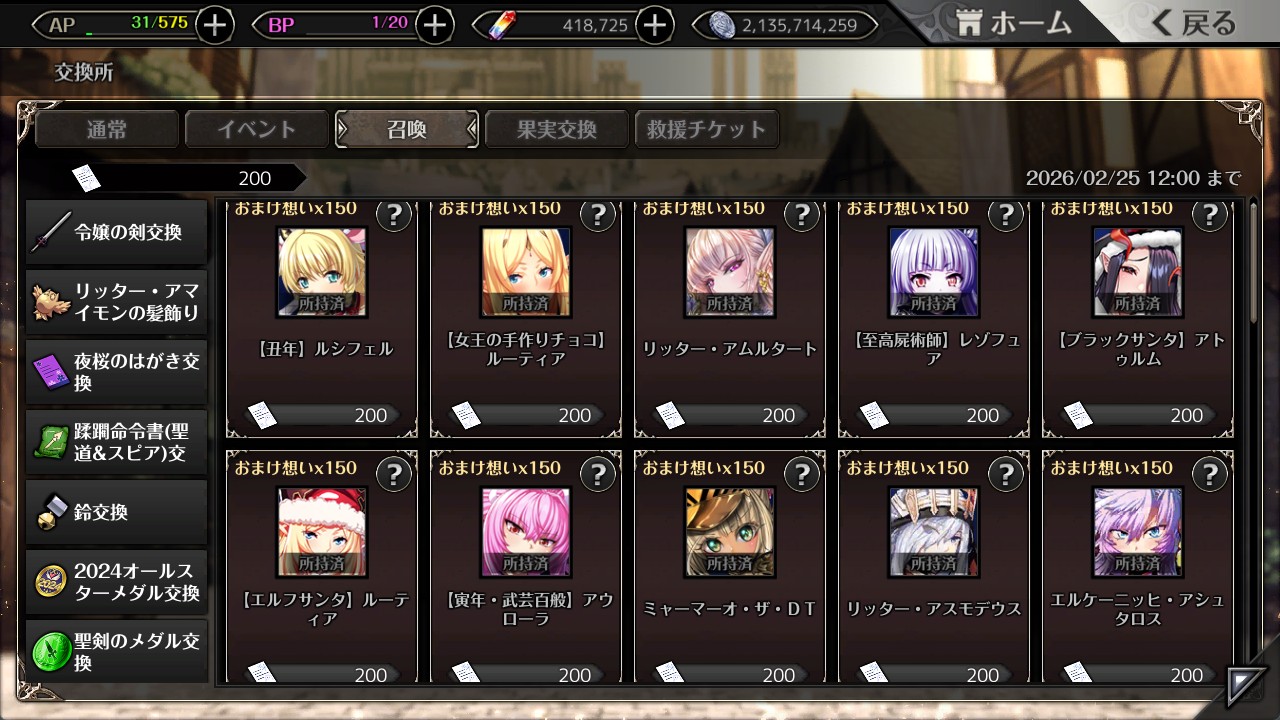Image resolution: width=1280 pixels, height=720 pixels.
Task: Switch to the 通常 tab
Action: coord(107,129)
